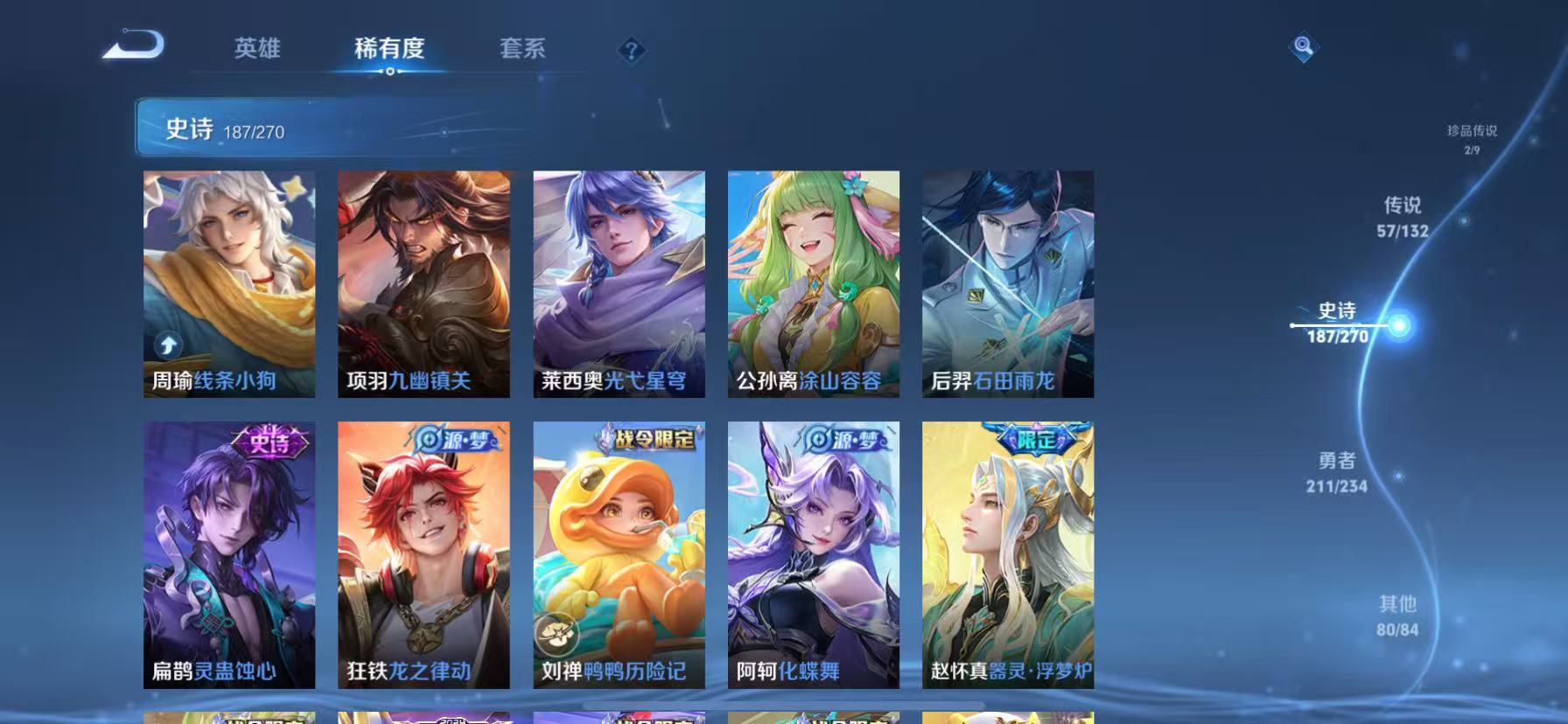Click the back arrow in the top-left corner
This screenshot has height=724, width=1568.
pyautogui.click(x=133, y=46)
